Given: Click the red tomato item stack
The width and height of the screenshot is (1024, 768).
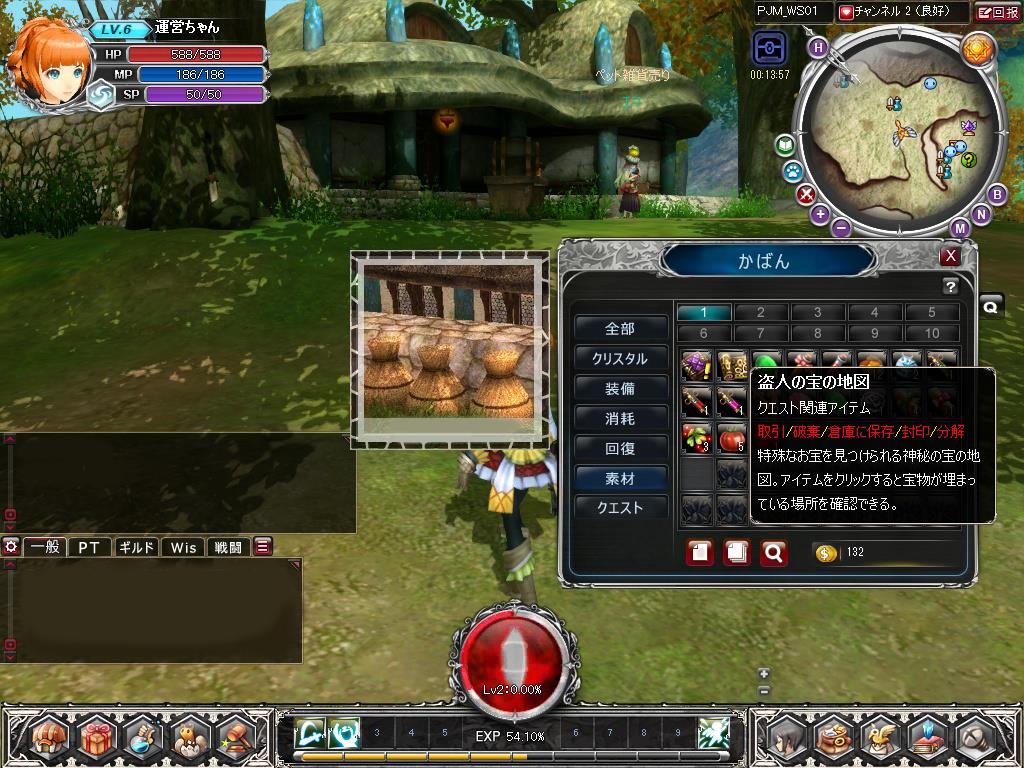Looking at the screenshot, I should coord(733,438).
